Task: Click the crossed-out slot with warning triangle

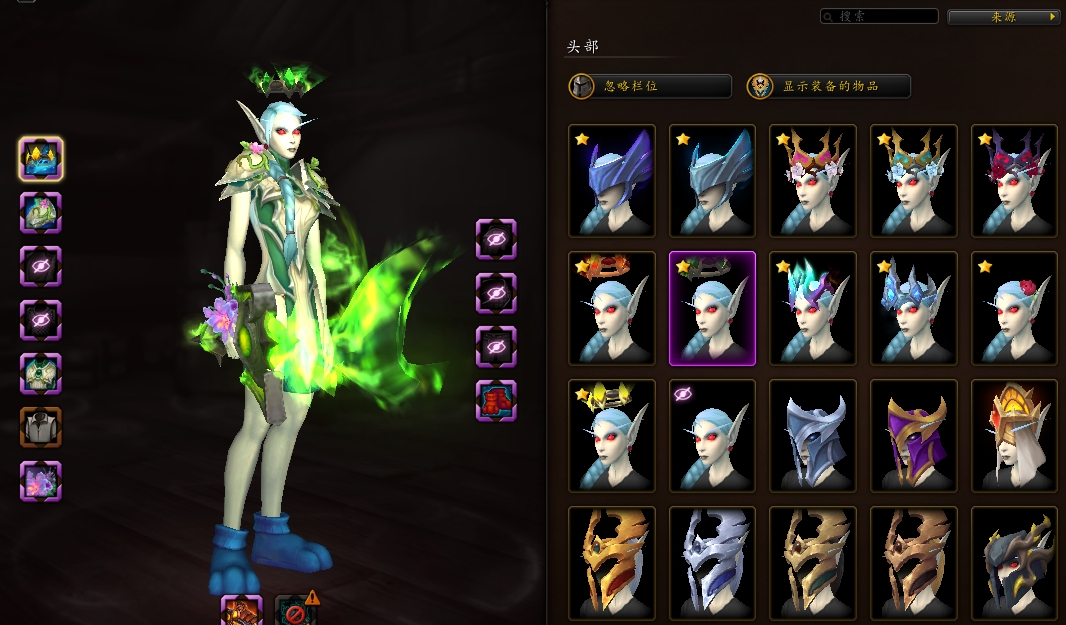Action: (295, 610)
